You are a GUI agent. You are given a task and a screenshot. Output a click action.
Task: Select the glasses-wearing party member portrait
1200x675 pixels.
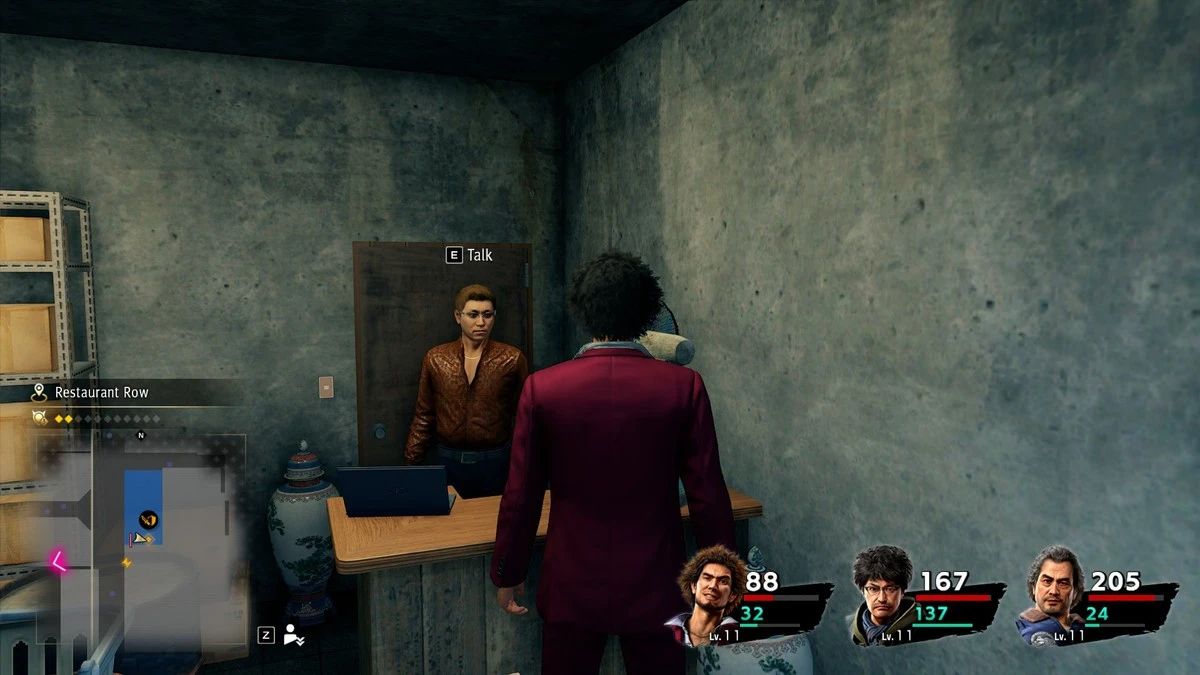882,597
